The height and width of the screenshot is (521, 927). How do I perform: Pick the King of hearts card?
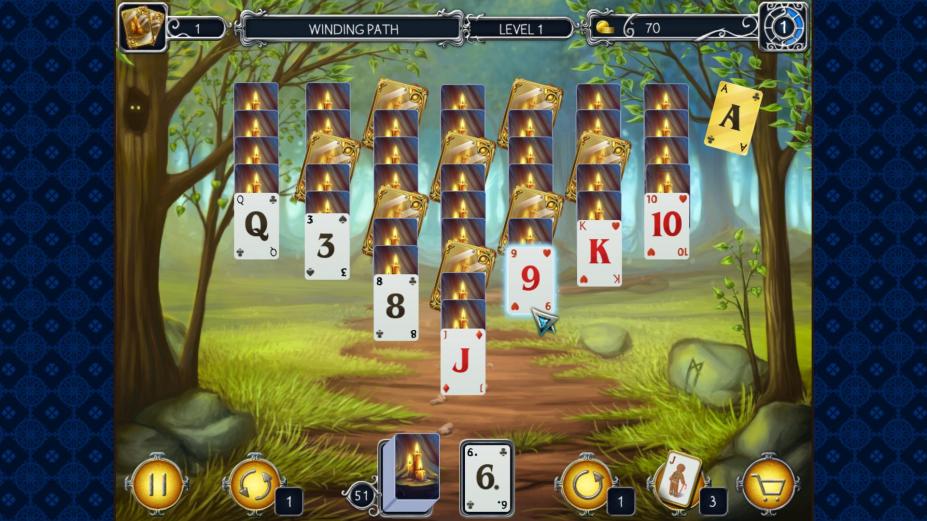[x=599, y=253]
